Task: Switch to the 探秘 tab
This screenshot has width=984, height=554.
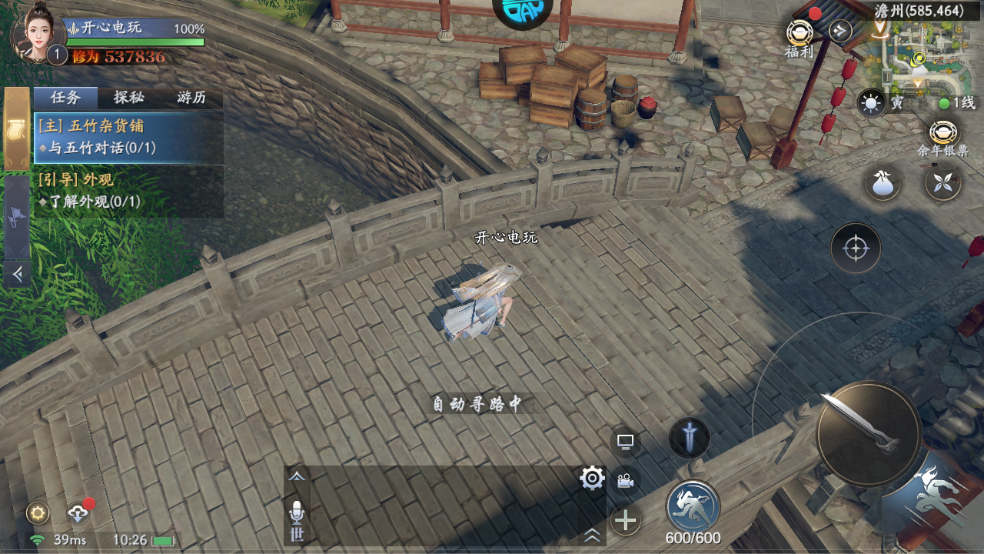Action: [128, 97]
